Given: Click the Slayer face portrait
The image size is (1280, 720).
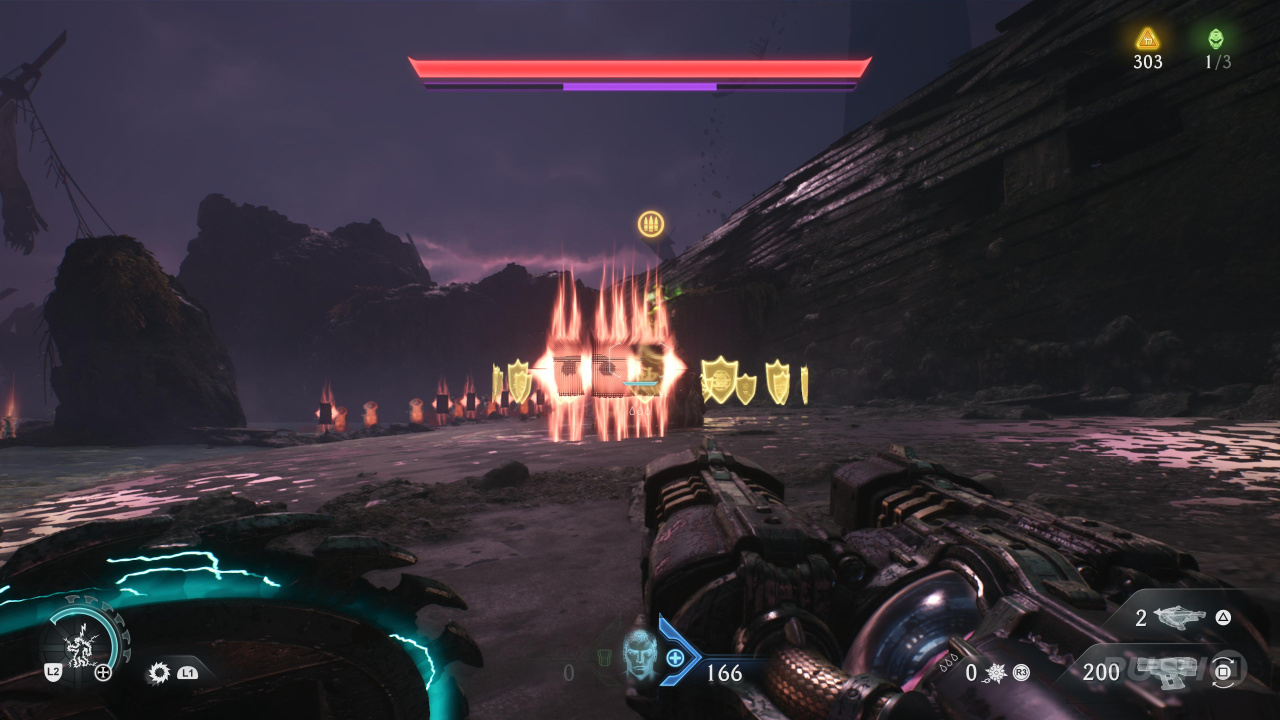Looking at the screenshot, I should click(x=639, y=656).
